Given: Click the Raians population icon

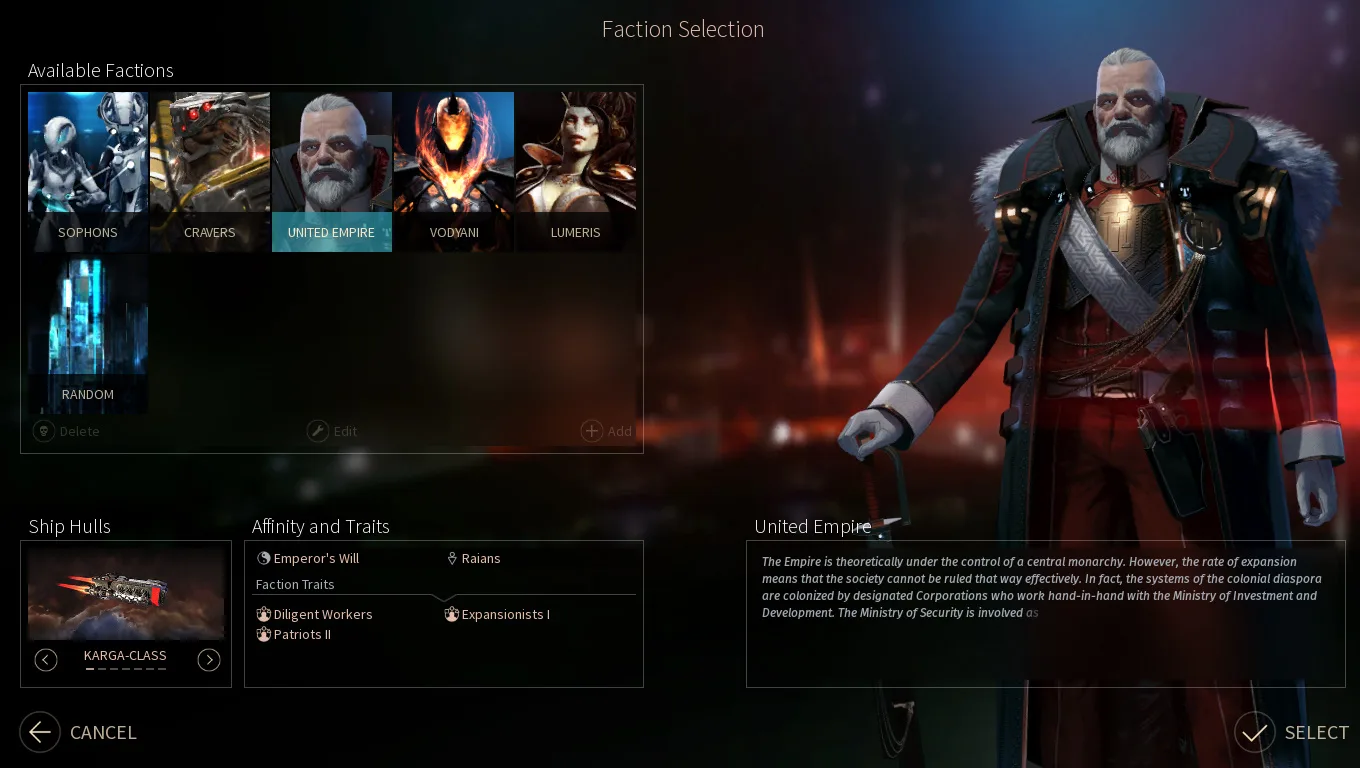Looking at the screenshot, I should pyautogui.click(x=453, y=558).
